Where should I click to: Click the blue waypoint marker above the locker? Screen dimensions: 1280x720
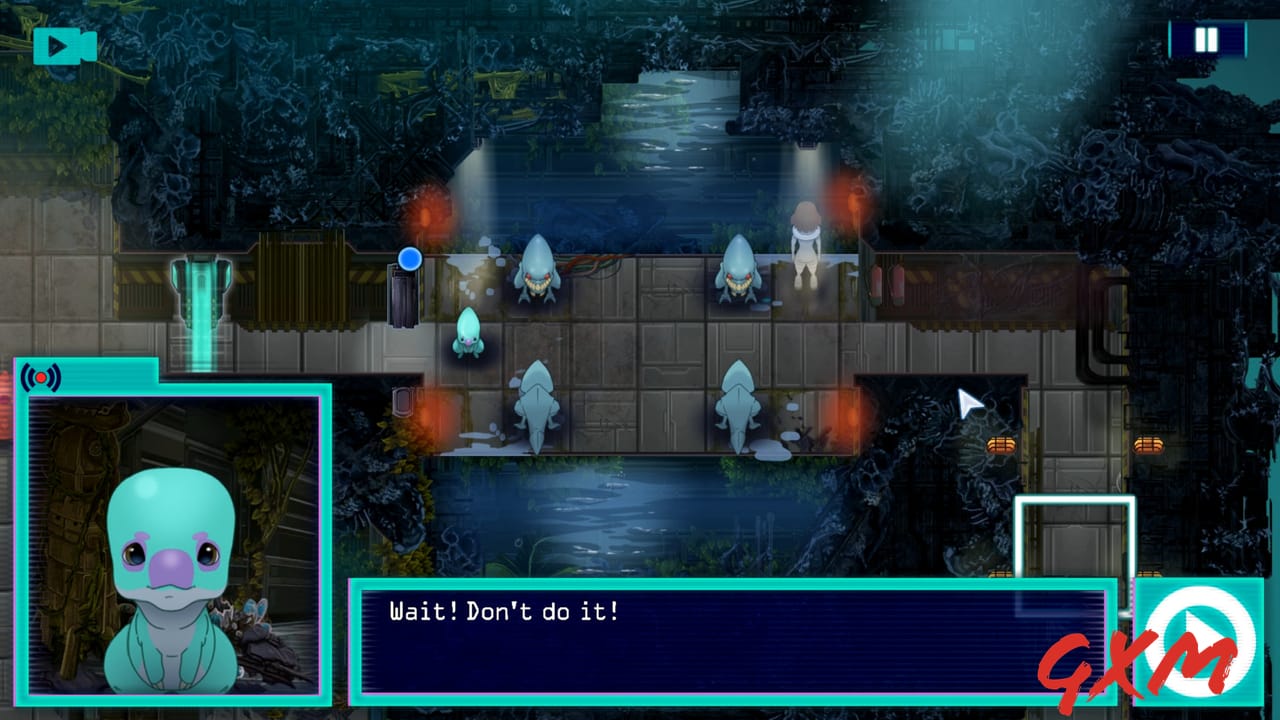pos(409,258)
